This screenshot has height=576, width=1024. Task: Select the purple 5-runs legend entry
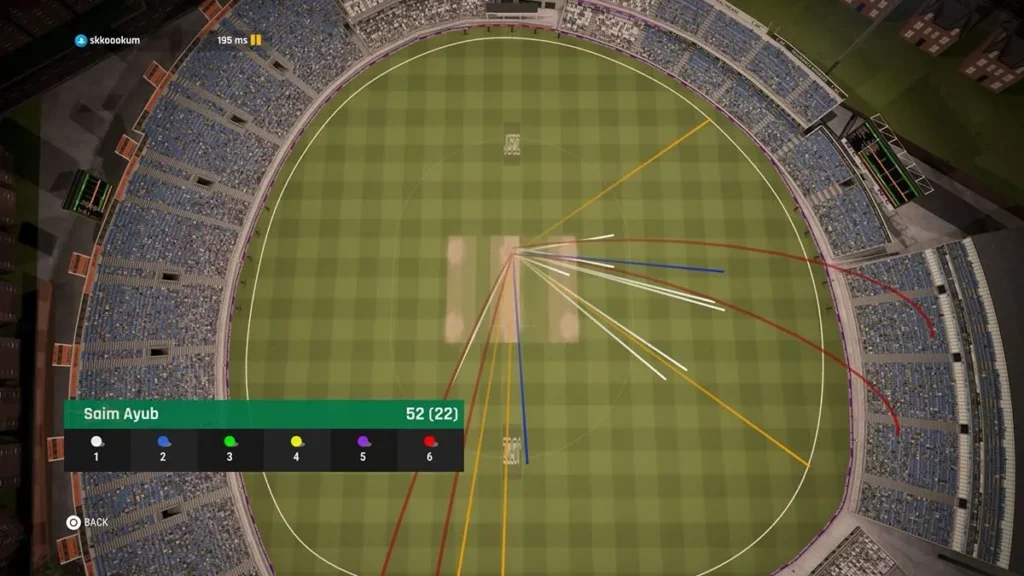(363, 449)
